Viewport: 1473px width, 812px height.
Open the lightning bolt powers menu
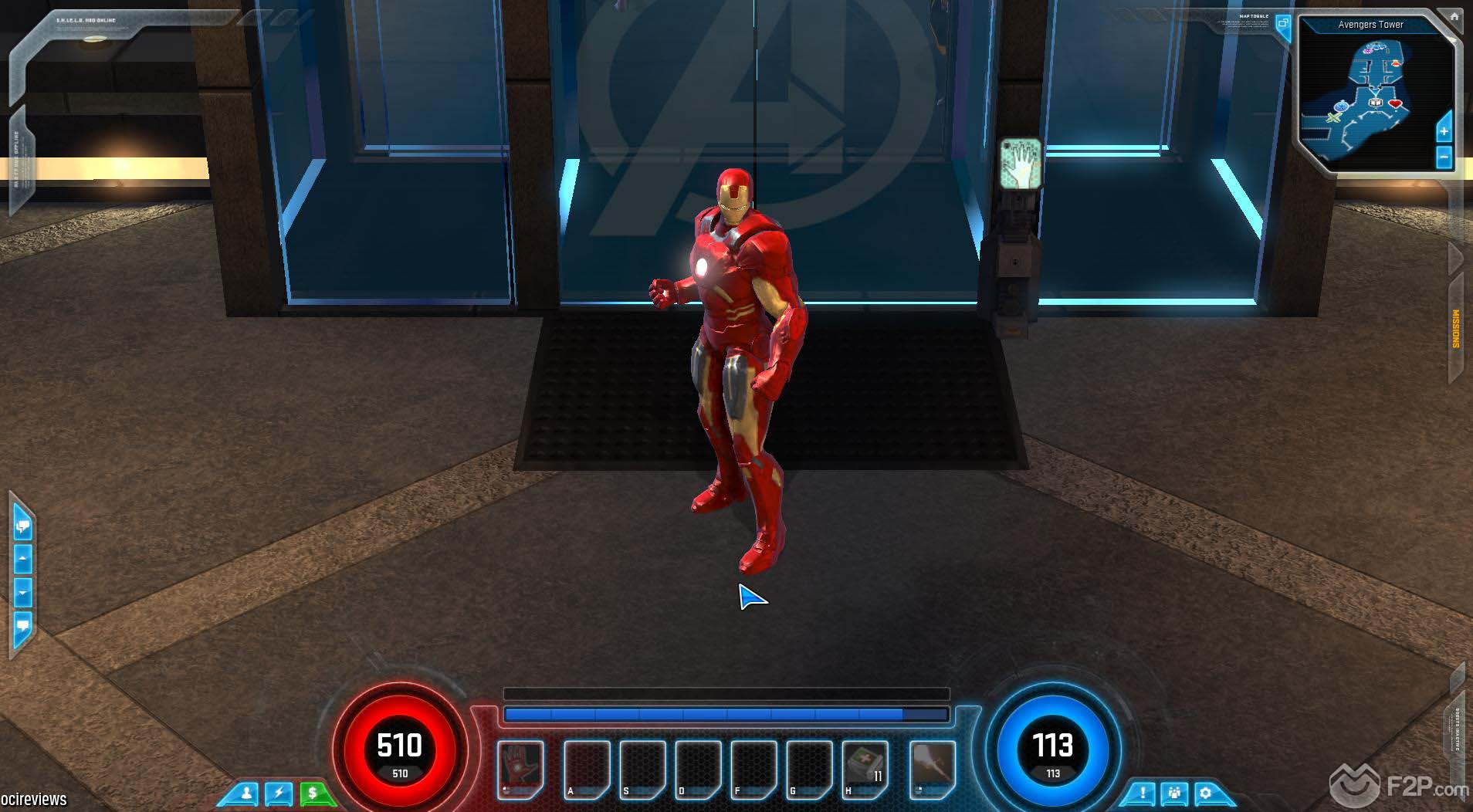pos(279,793)
